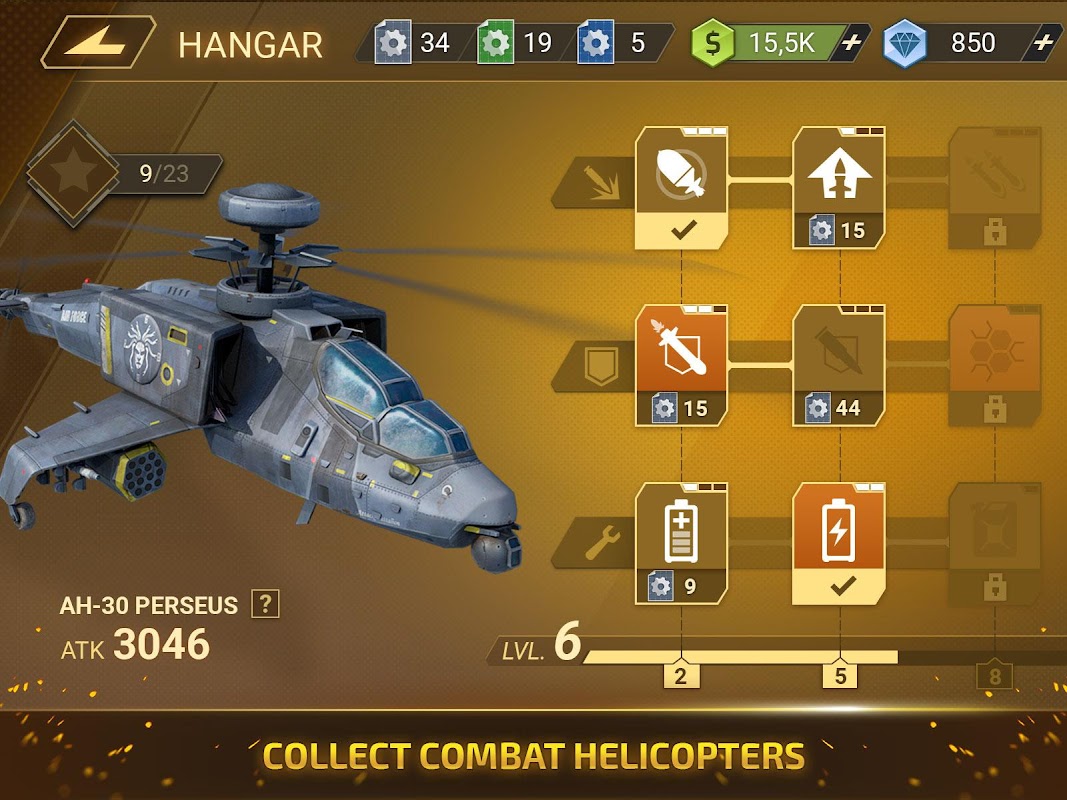Buy more diamonds with the plus button
This screenshot has height=800, width=1067.
(x=1043, y=43)
